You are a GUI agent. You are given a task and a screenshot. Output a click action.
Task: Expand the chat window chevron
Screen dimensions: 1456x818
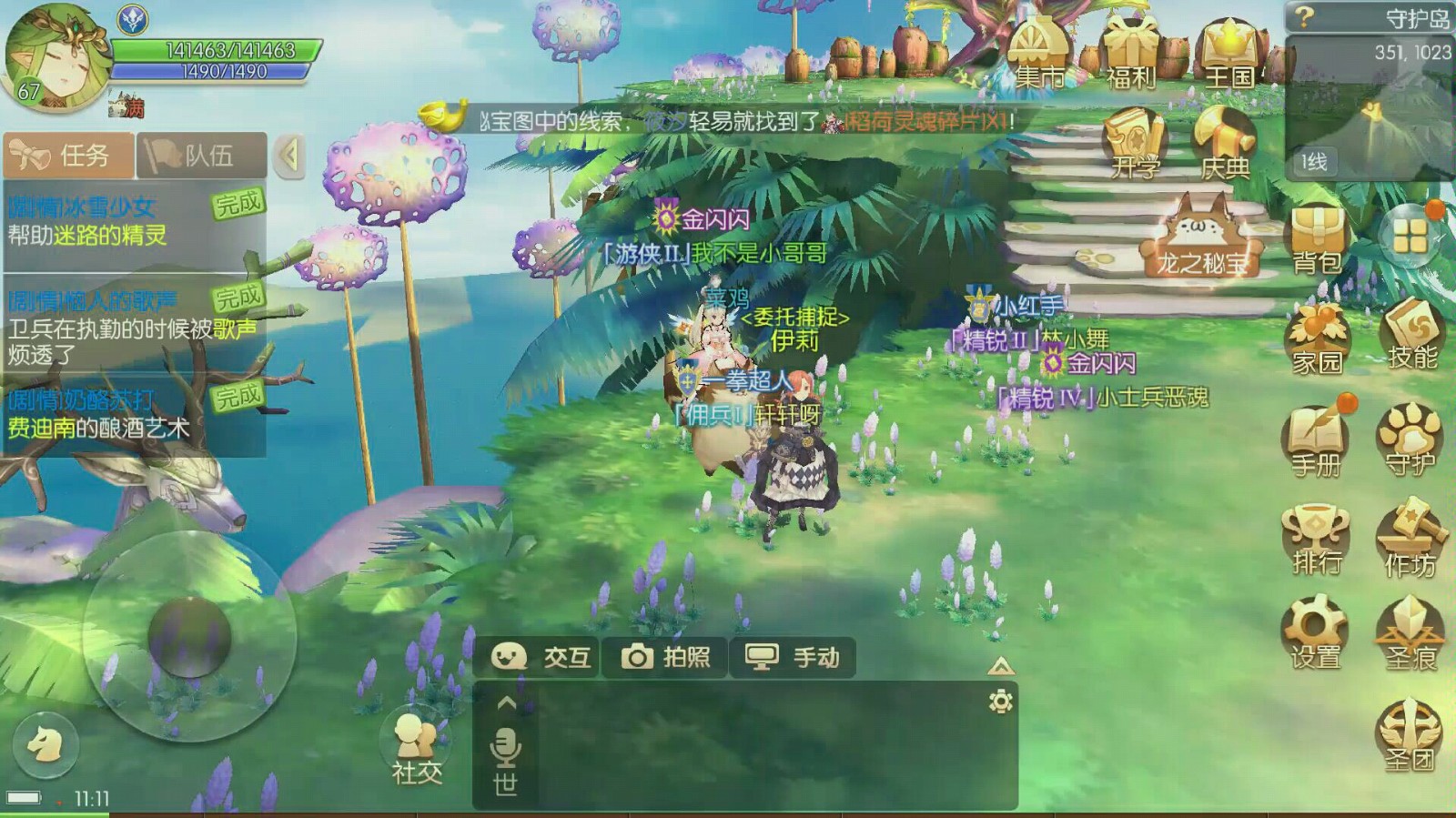(x=506, y=704)
